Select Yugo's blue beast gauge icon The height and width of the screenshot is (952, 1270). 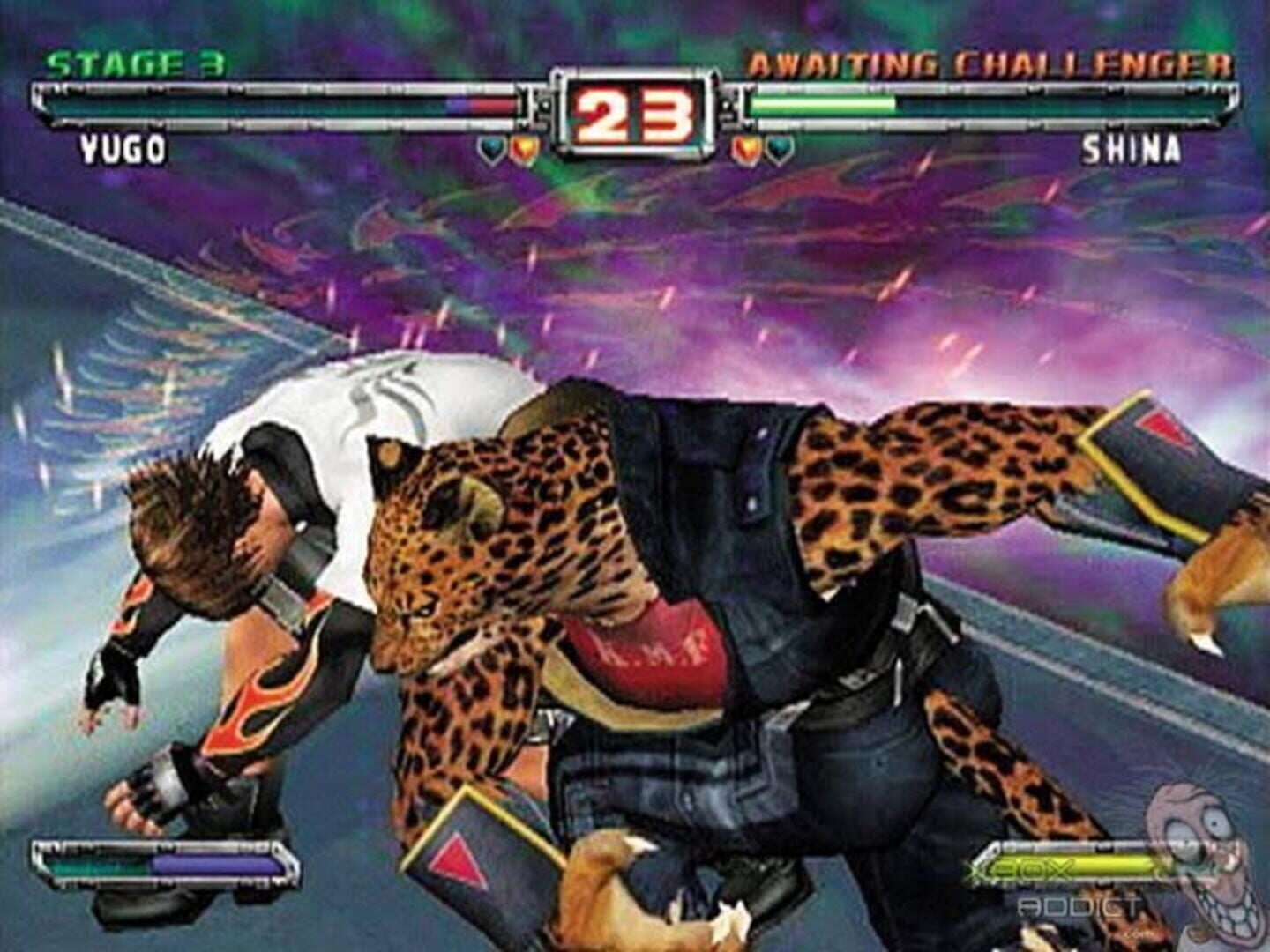click(490, 148)
